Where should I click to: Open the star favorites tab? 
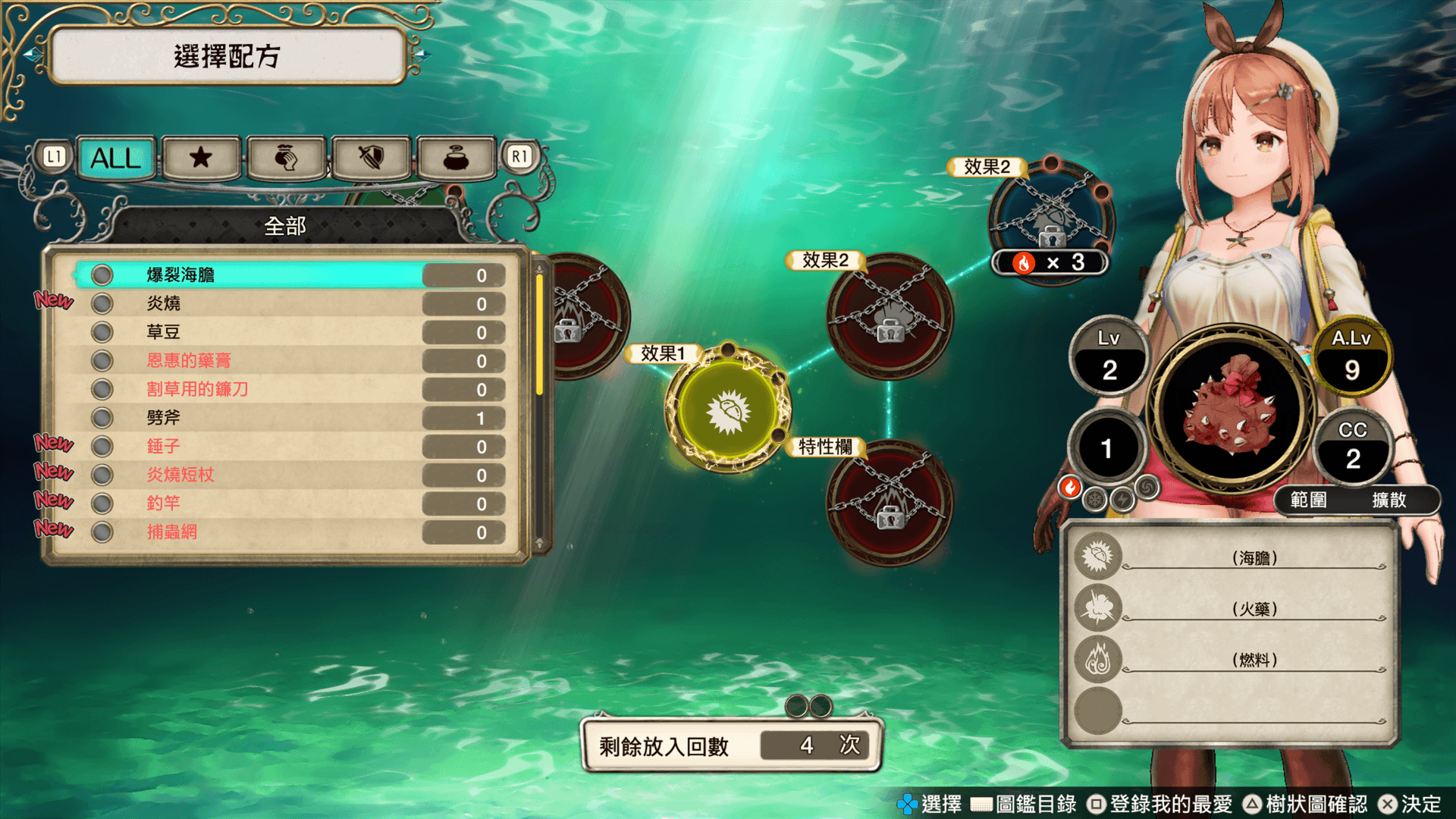point(201,158)
